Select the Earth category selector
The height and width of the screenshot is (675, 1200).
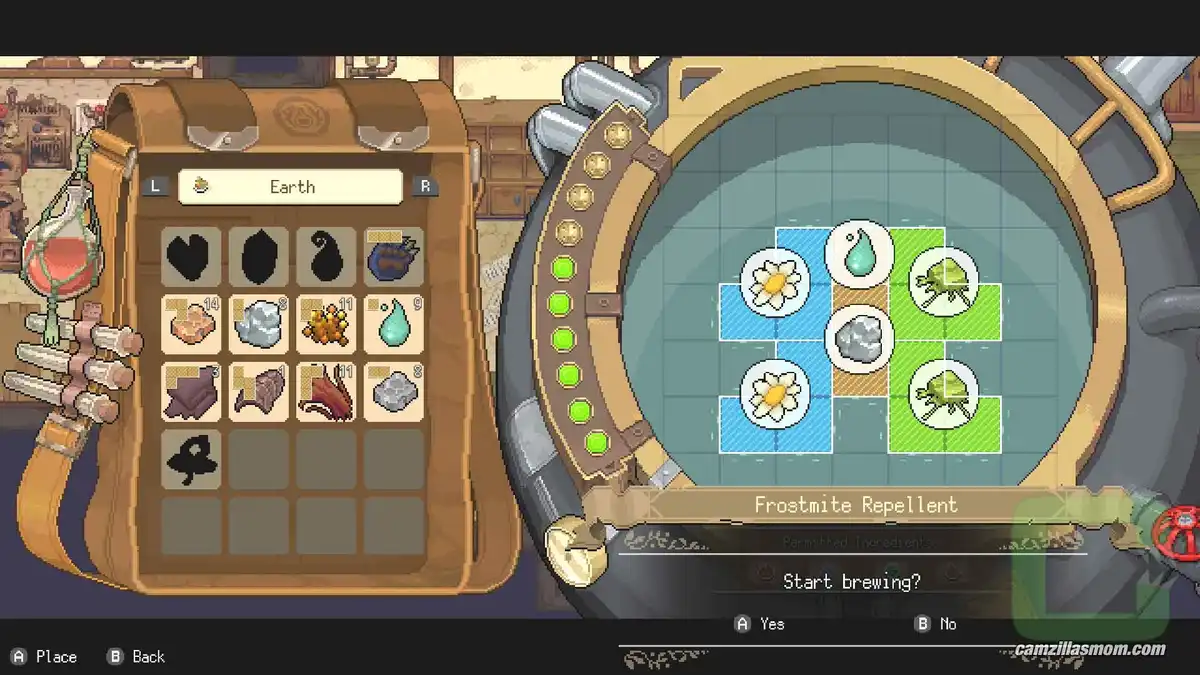pyautogui.click(x=290, y=187)
